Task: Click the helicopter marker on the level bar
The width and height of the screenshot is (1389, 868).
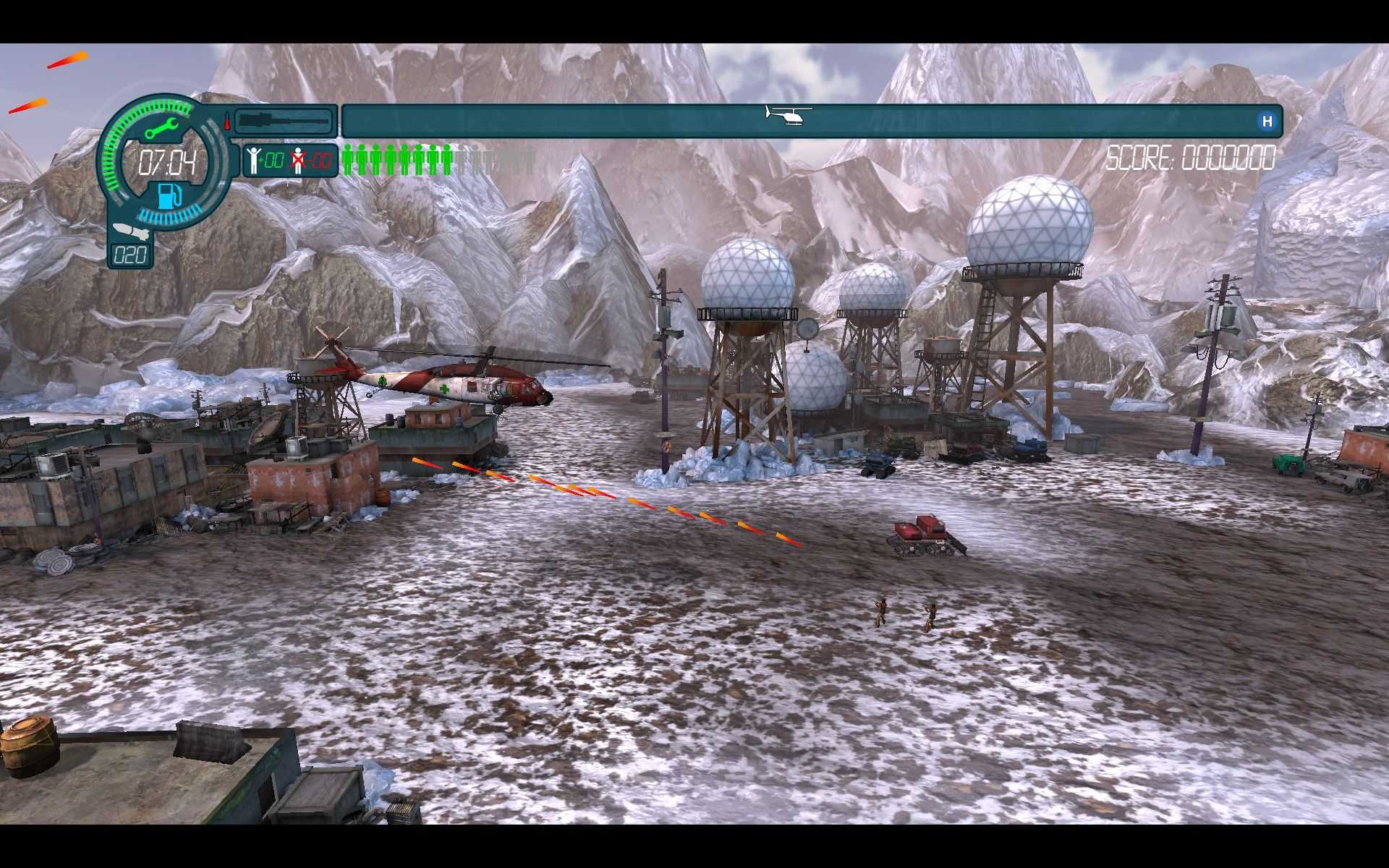Action: [x=789, y=116]
